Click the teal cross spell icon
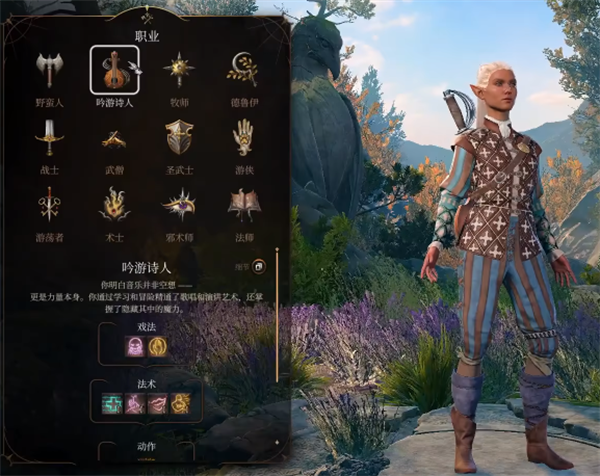 [112, 403]
